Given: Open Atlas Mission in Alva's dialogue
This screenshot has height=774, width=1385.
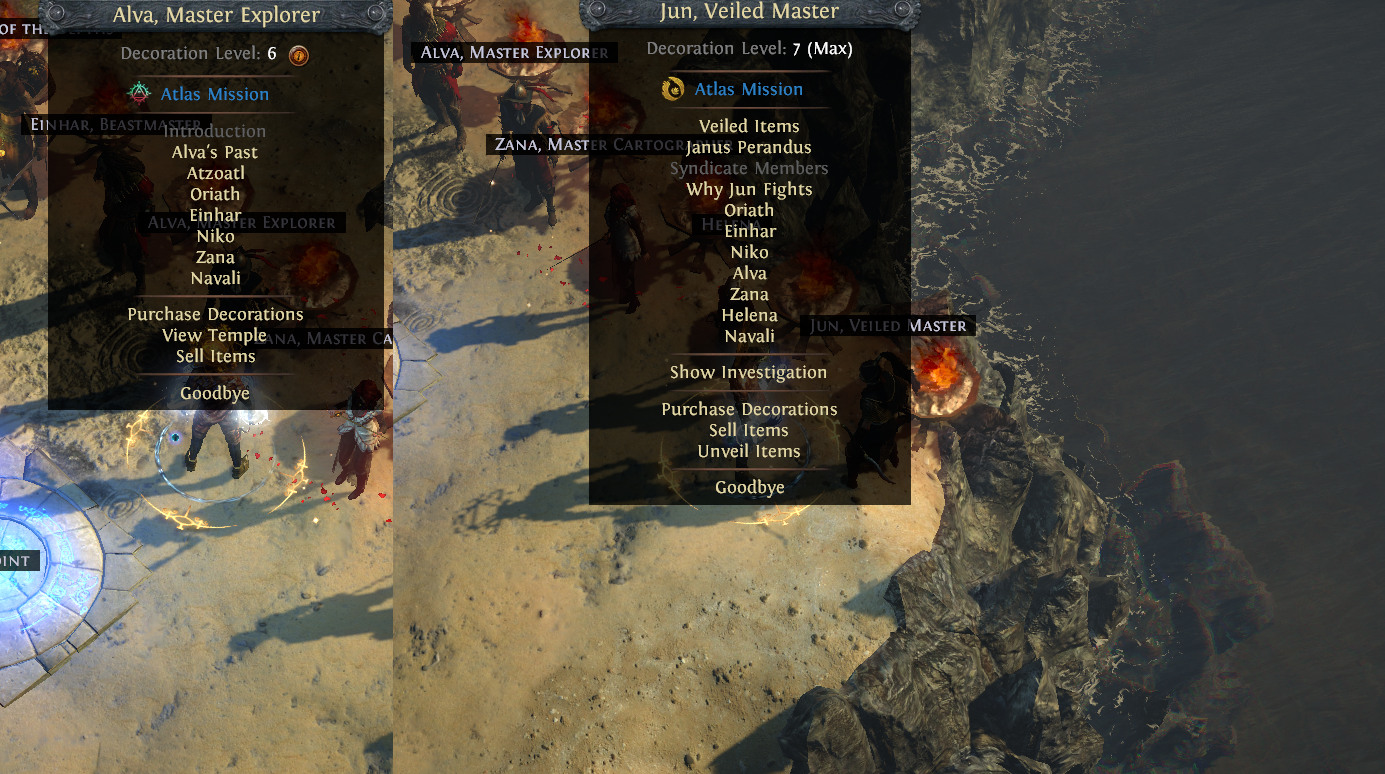Looking at the screenshot, I should 214,94.
